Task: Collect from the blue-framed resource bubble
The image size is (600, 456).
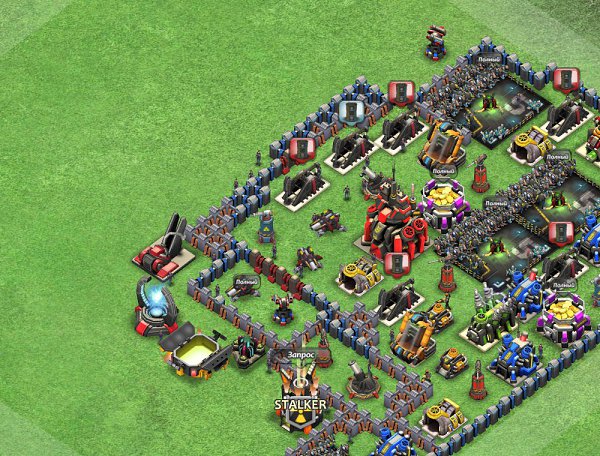Action: (350, 111)
